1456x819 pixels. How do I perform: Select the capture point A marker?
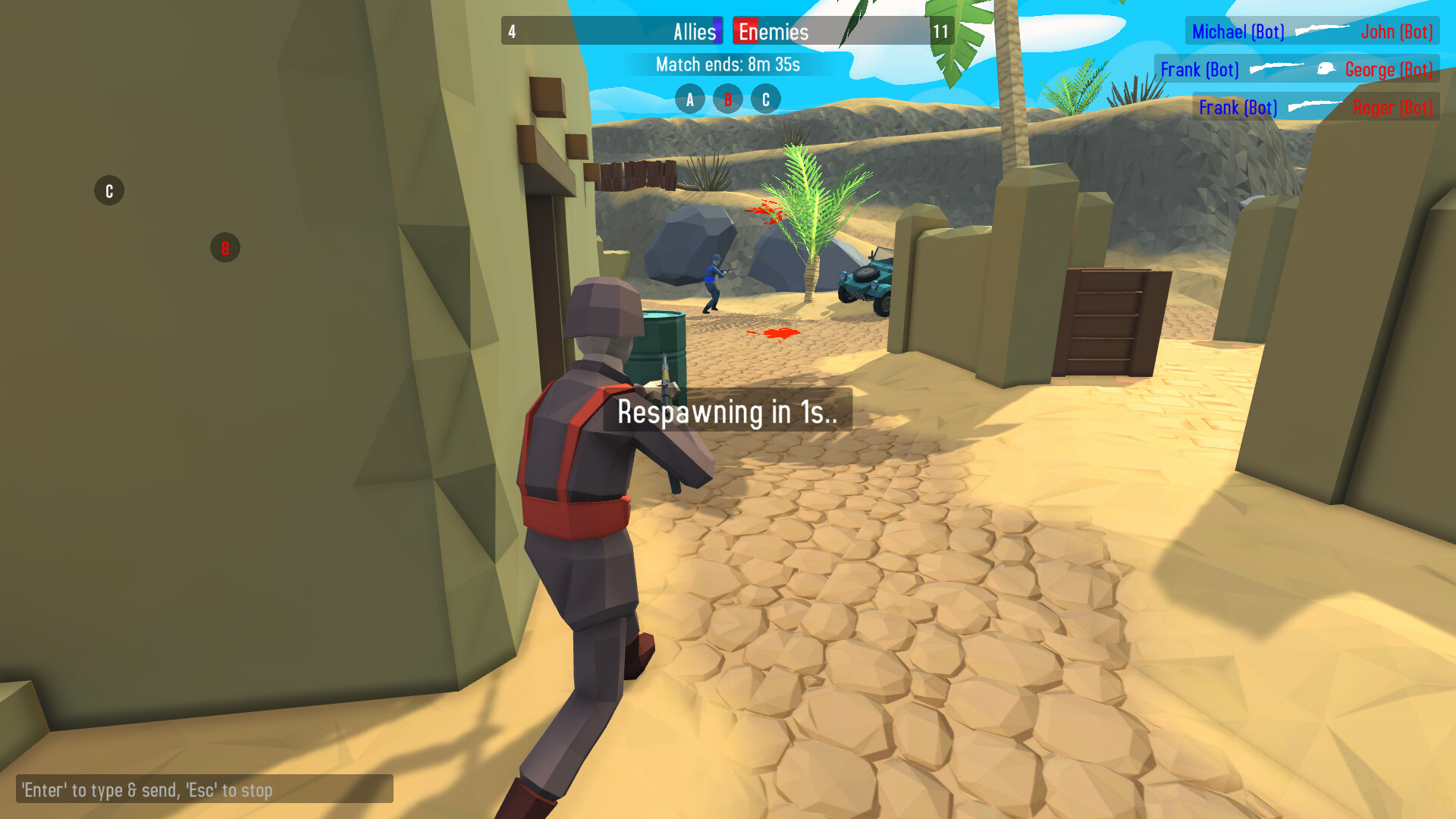coord(690,99)
